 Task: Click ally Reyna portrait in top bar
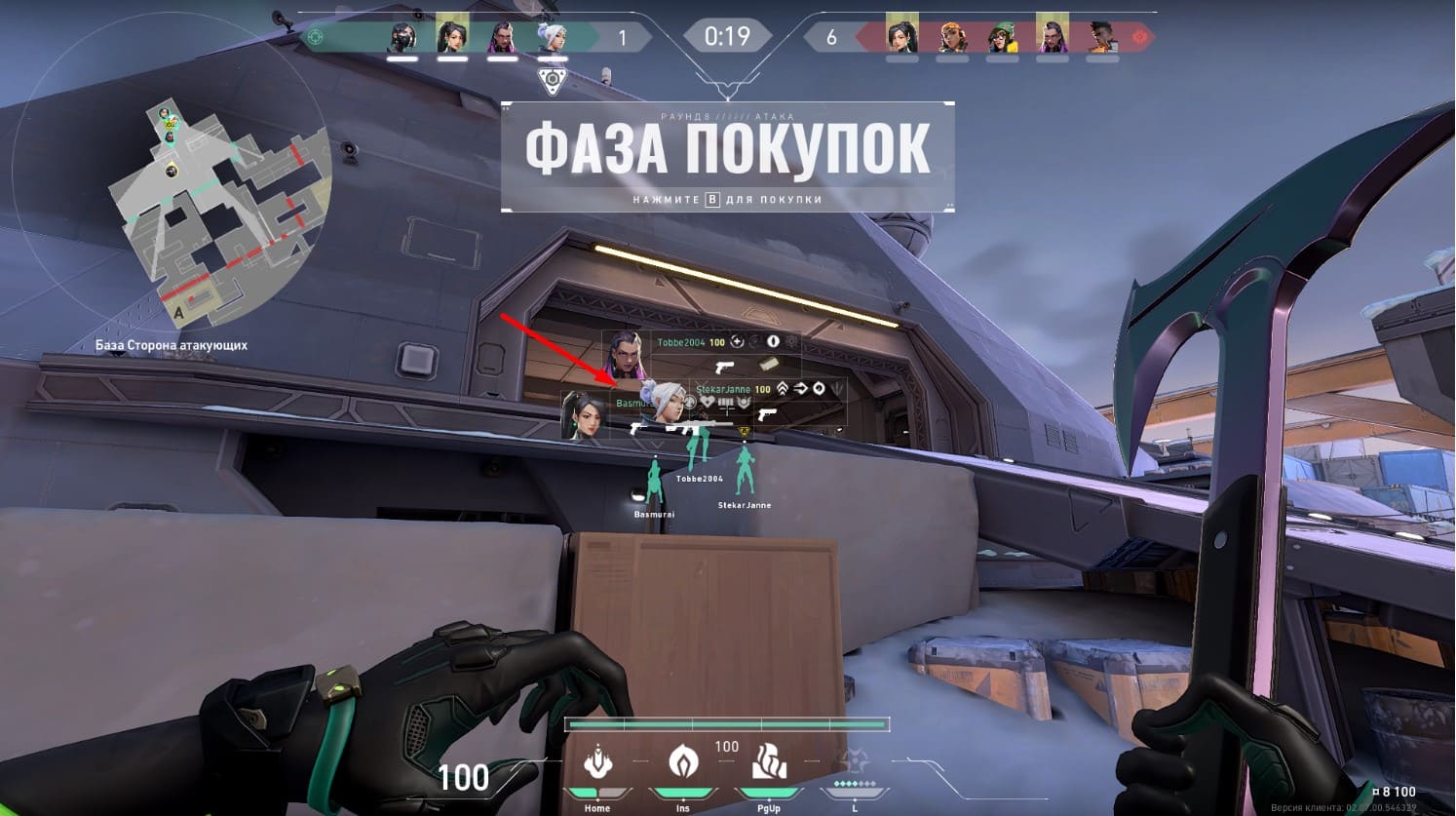pos(502,37)
